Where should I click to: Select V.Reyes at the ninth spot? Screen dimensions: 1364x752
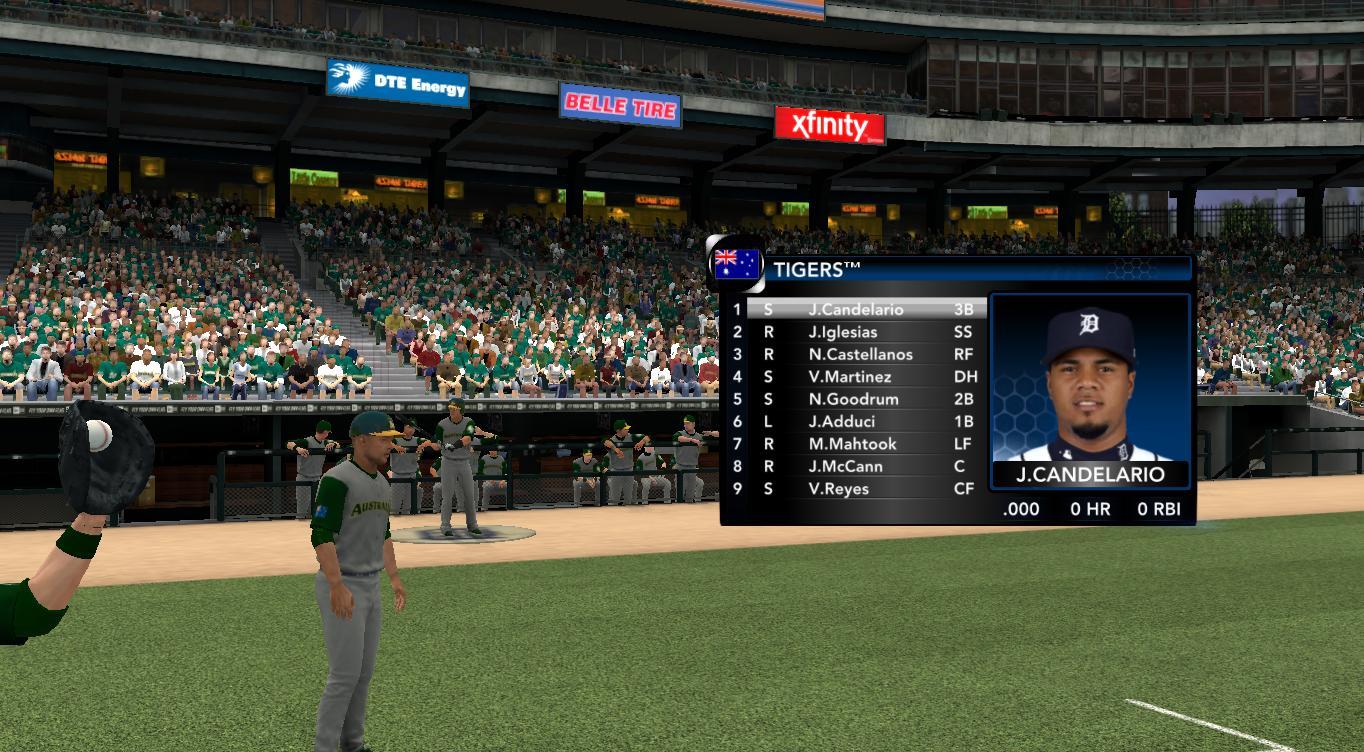tap(838, 488)
